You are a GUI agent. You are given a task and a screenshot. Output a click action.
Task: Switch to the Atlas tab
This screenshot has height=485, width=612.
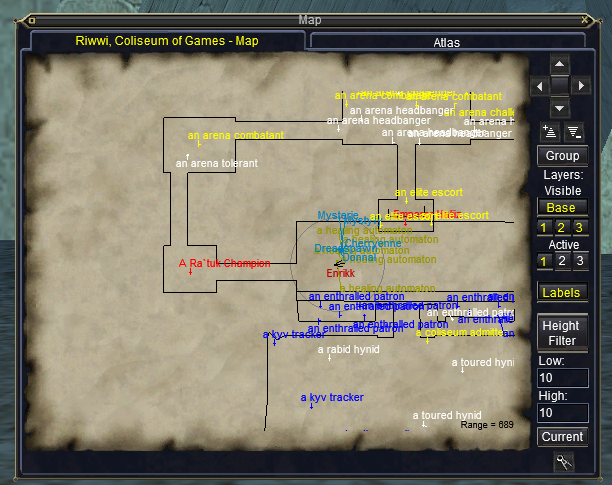coord(446,43)
